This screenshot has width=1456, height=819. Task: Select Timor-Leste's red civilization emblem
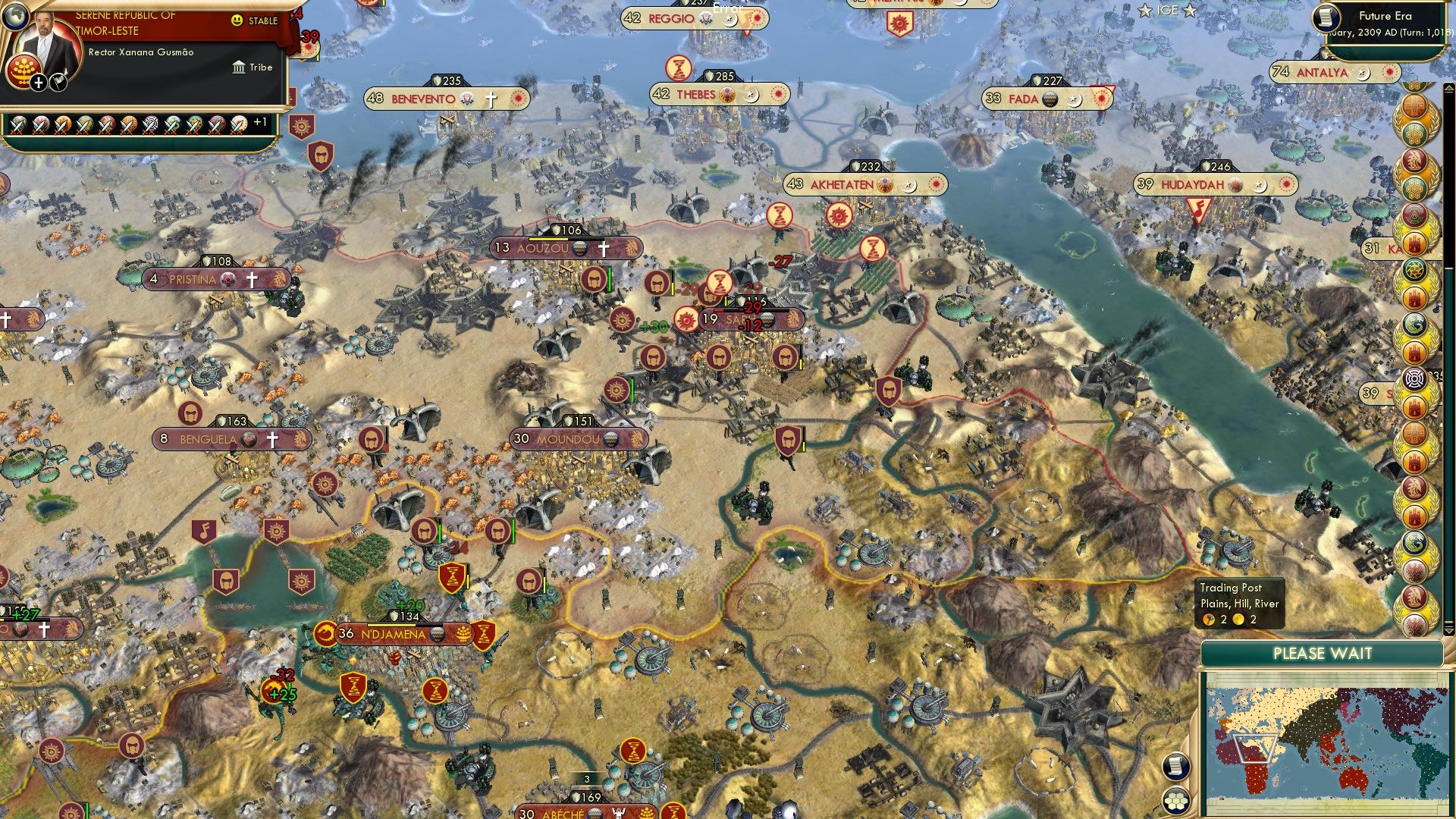click(25, 71)
